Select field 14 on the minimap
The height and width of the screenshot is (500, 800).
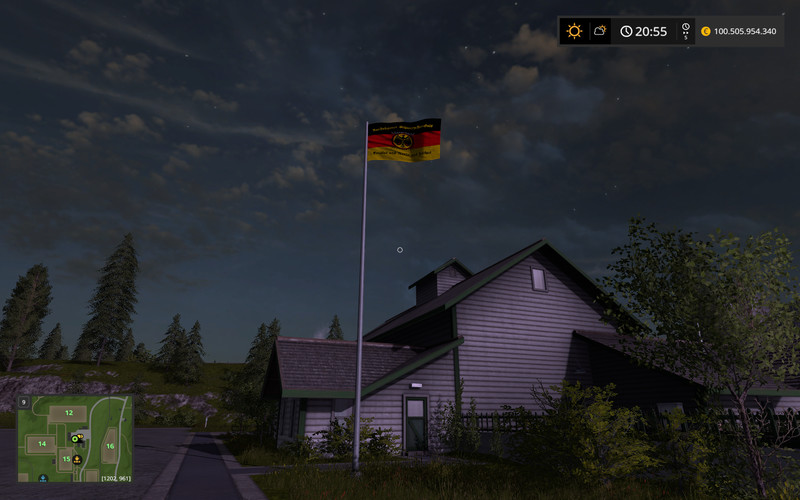42,442
